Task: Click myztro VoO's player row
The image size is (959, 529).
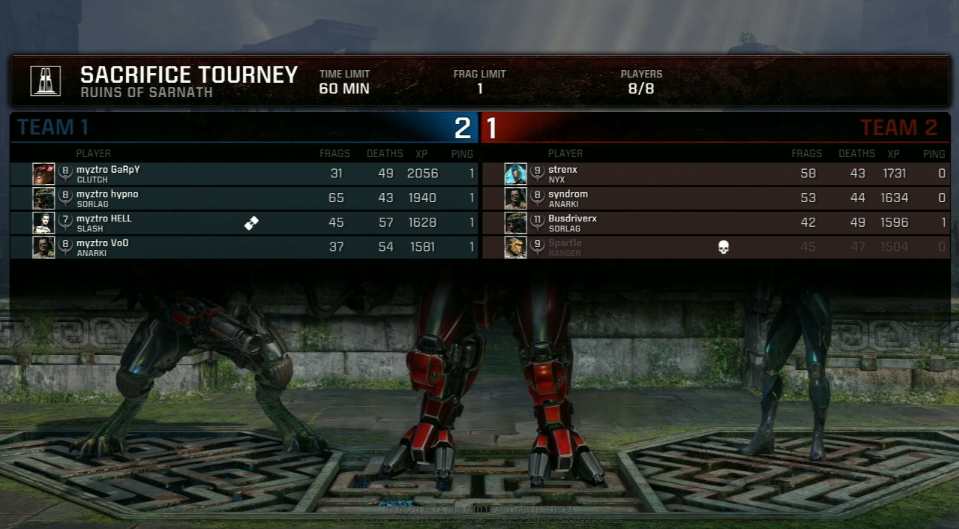Action: 244,247
